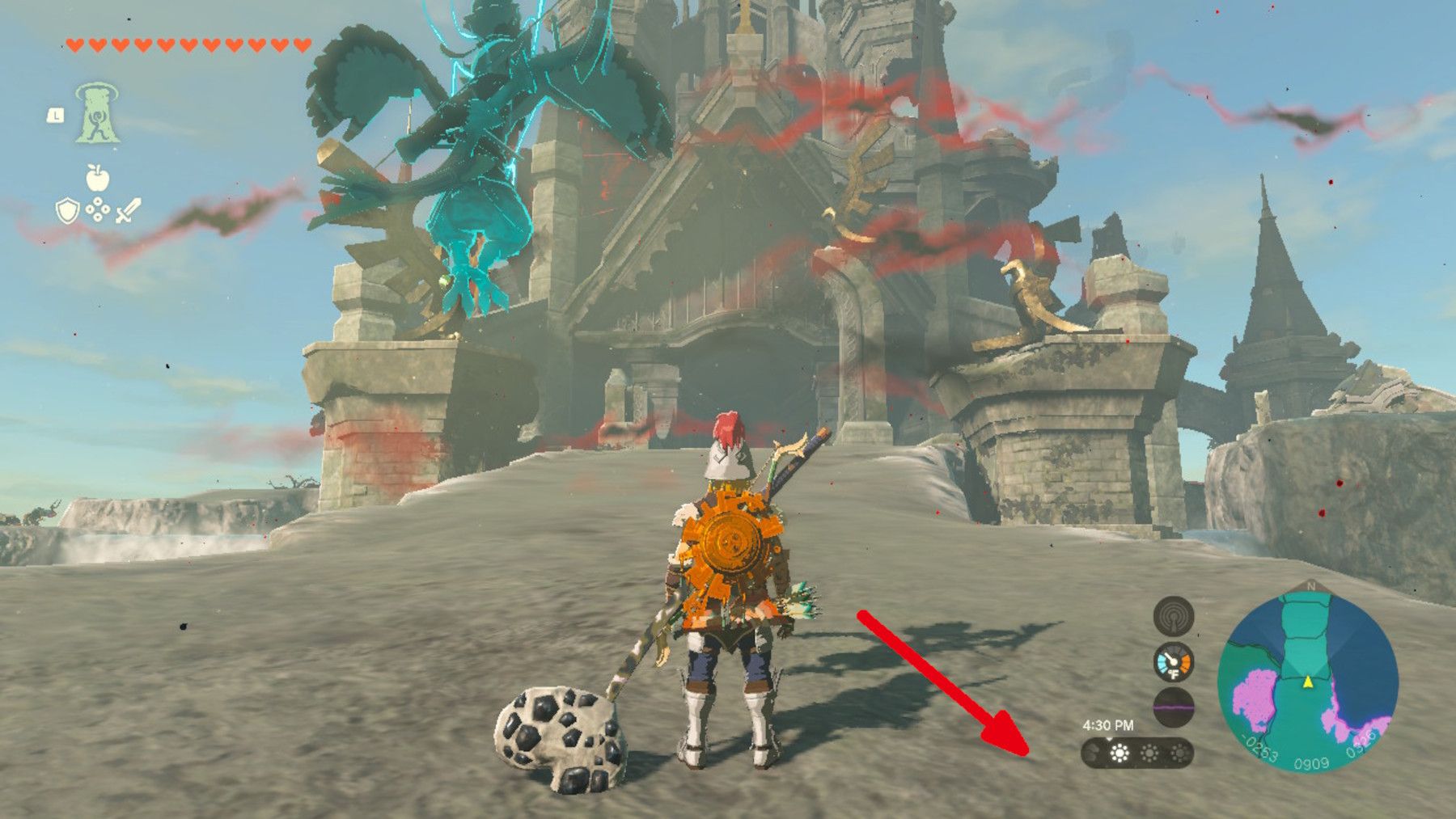Viewport: 1456px width, 819px height.
Task: Click the 4:30 PM time label
Action: (x=1109, y=724)
